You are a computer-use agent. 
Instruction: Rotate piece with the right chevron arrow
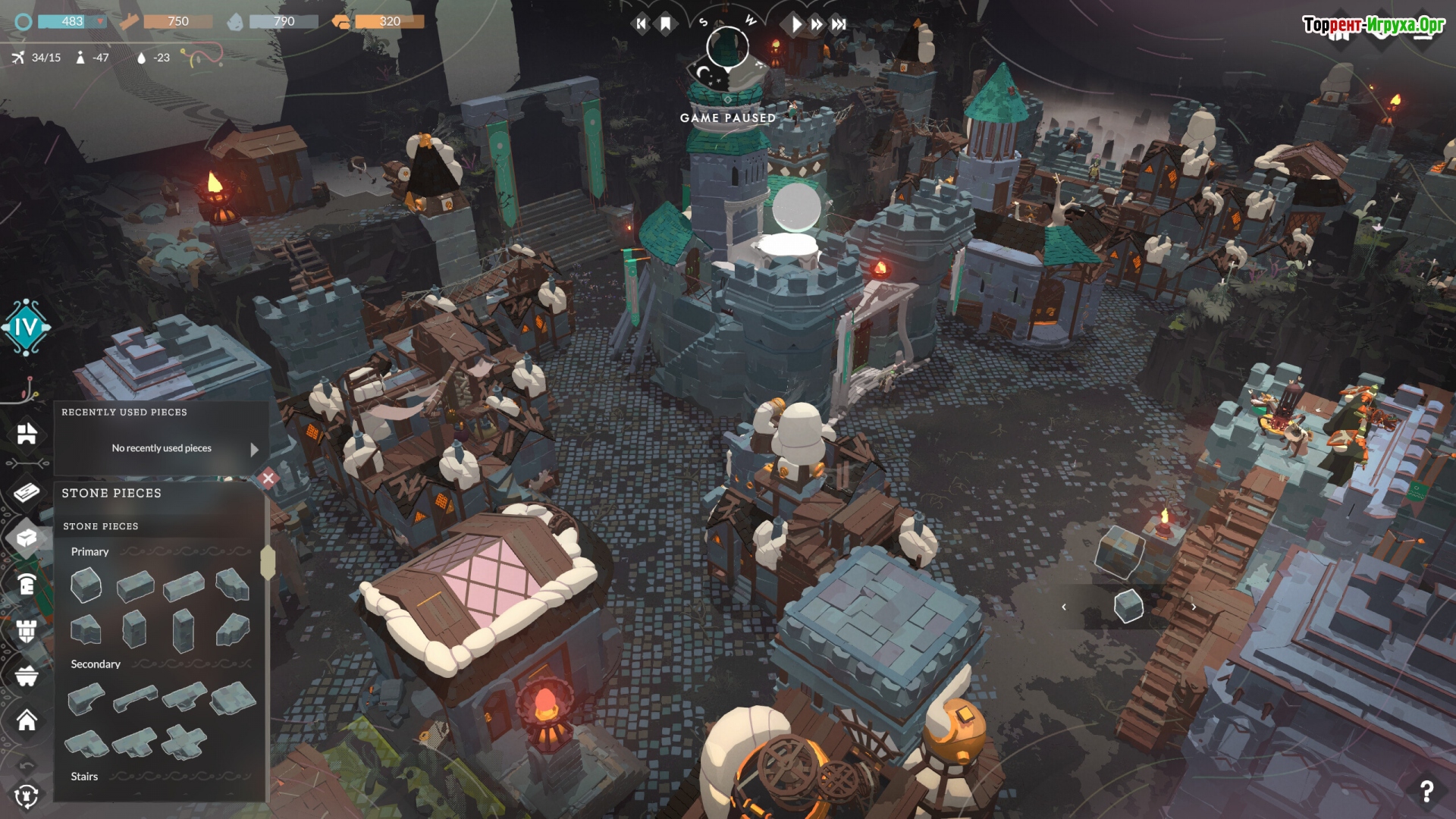click(1194, 607)
